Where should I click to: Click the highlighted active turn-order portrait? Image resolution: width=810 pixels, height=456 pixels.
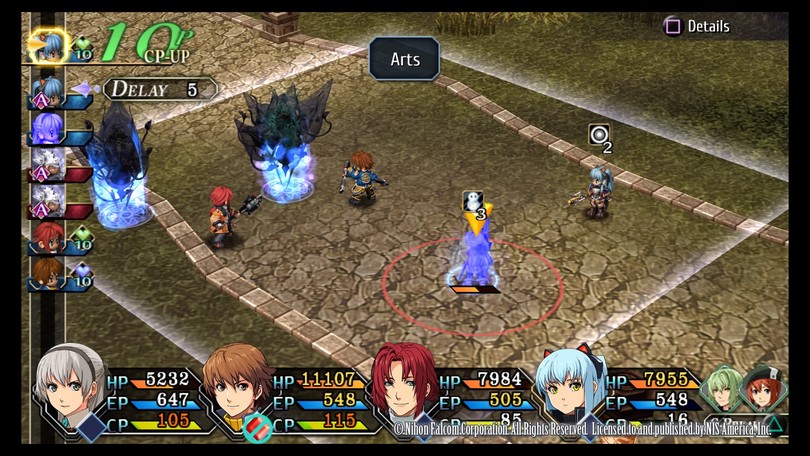pos(46,43)
